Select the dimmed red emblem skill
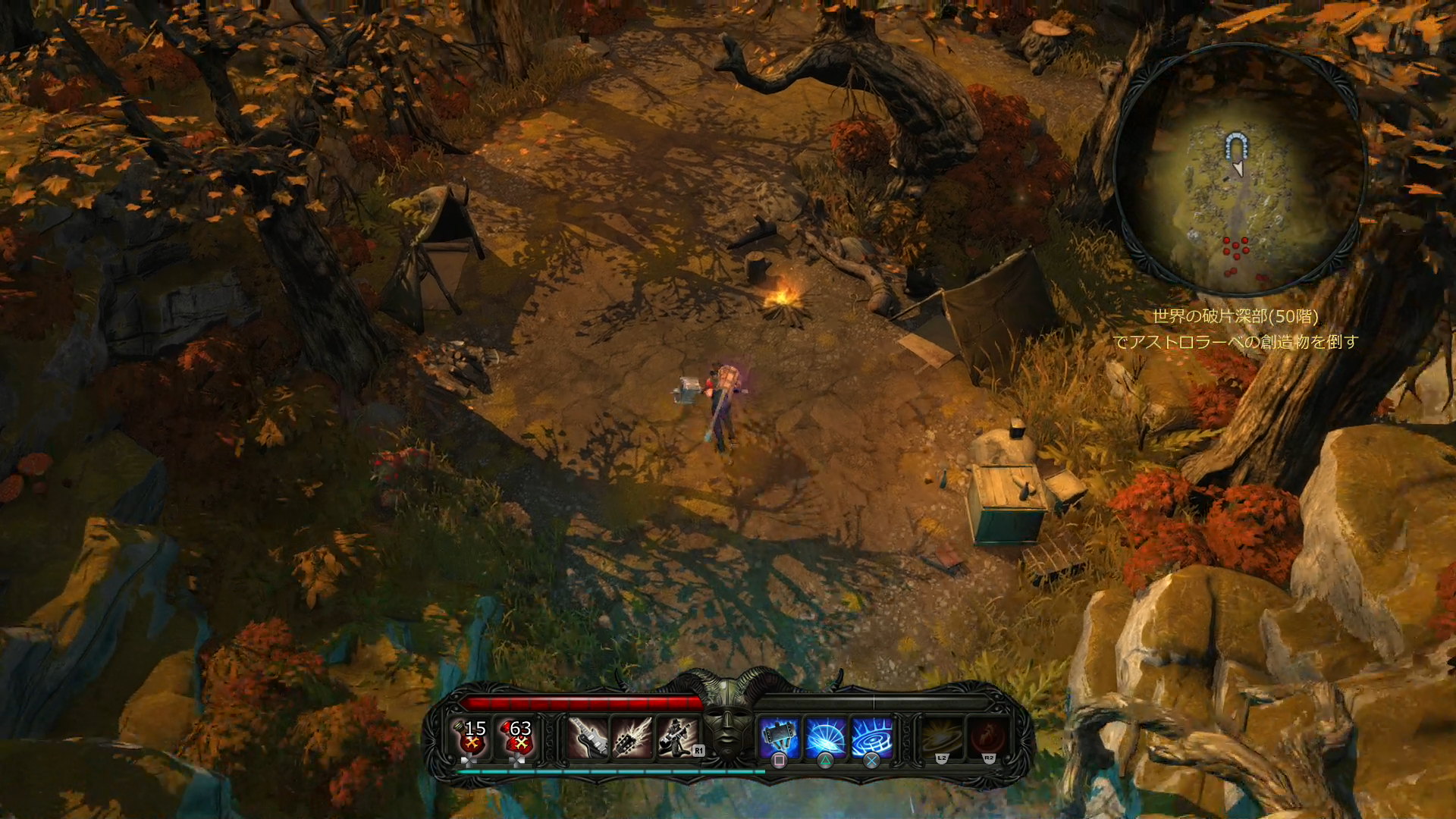 (988, 737)
